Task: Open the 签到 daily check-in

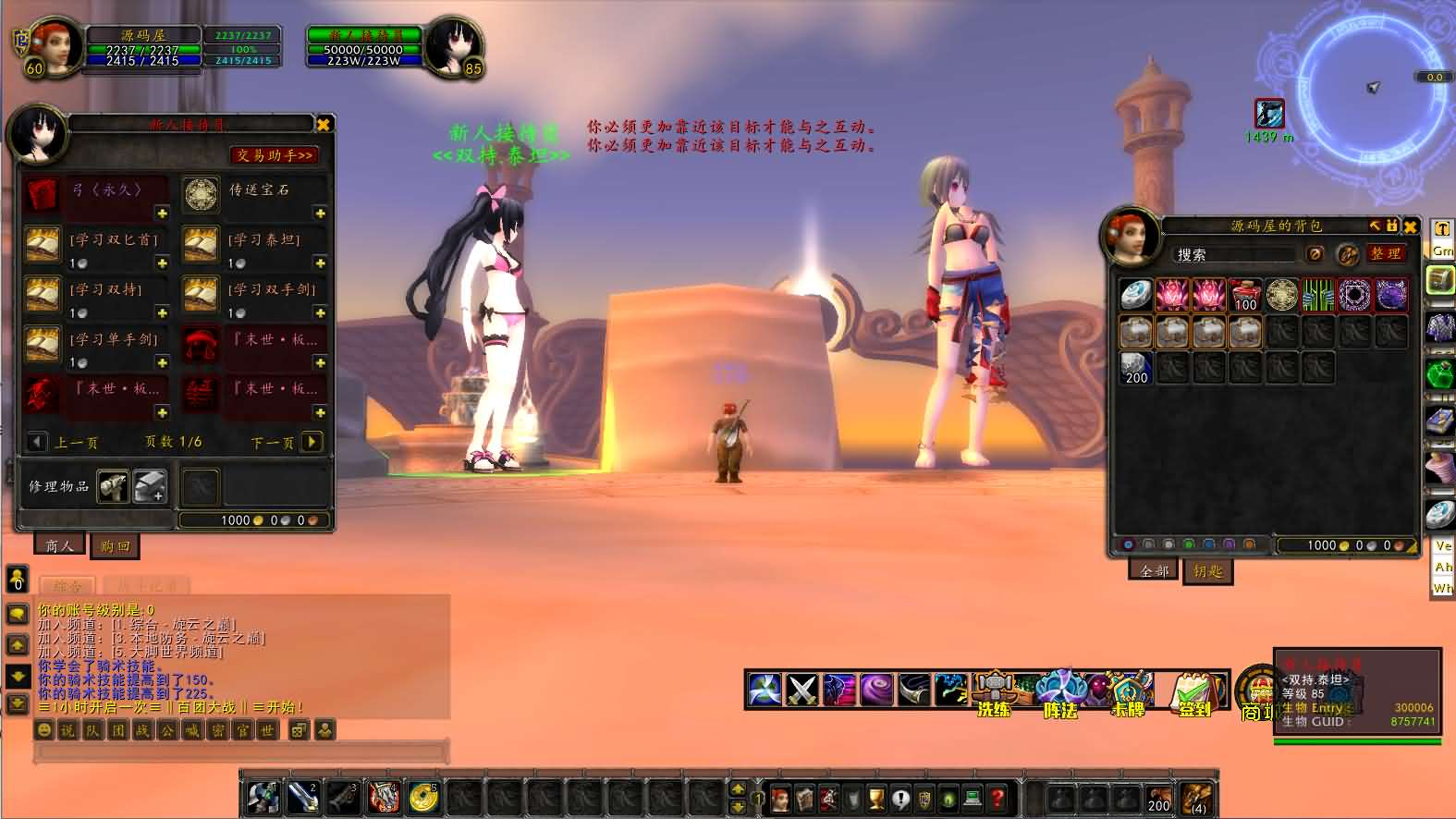Action: 1194,691
